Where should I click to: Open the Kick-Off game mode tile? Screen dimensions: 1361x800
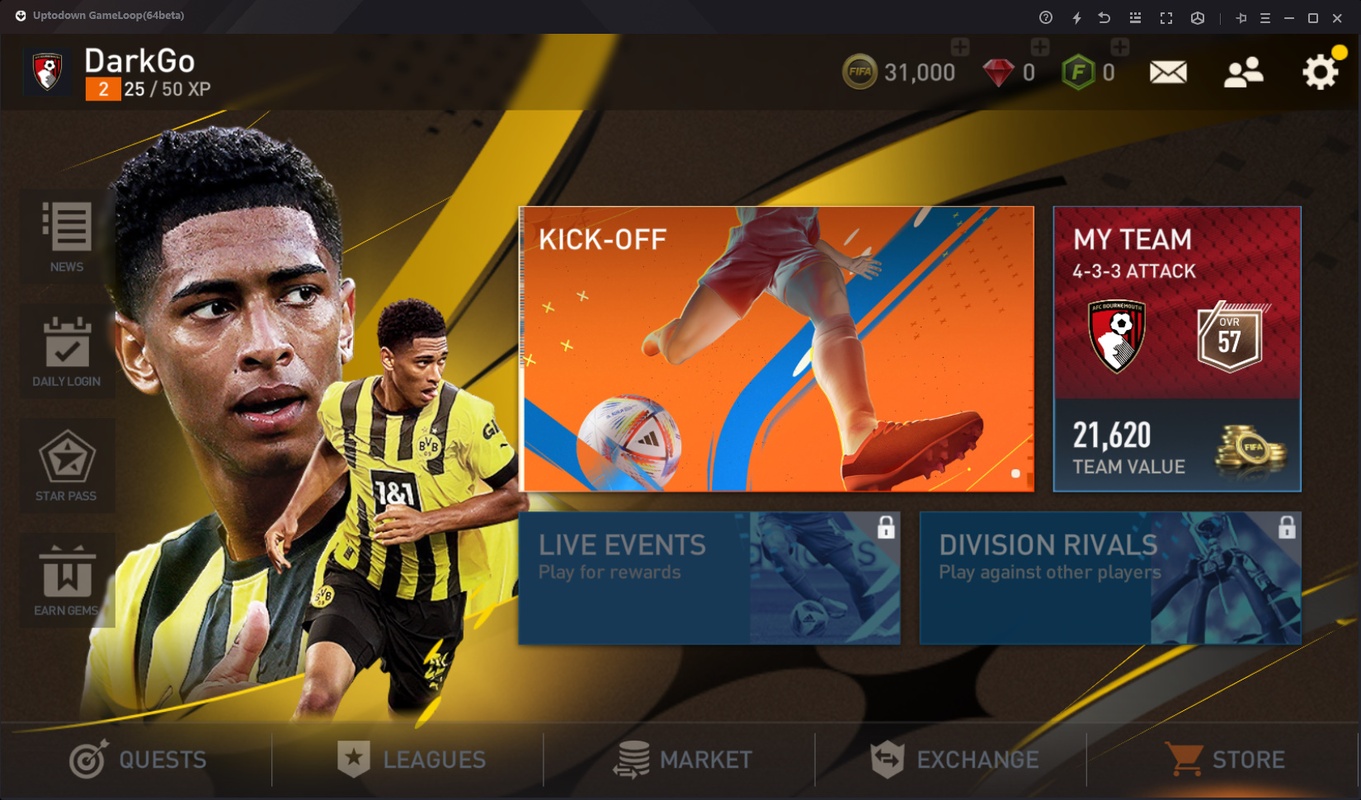776,349
